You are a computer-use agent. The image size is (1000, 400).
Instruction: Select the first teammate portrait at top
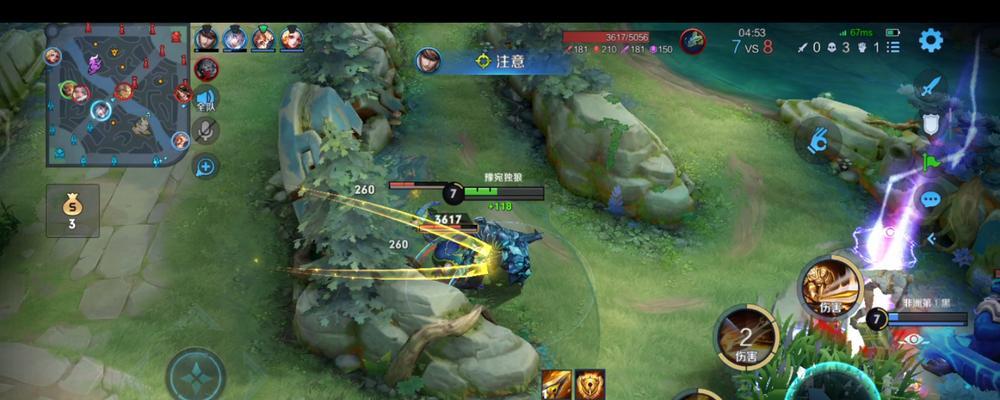point(206,38)
